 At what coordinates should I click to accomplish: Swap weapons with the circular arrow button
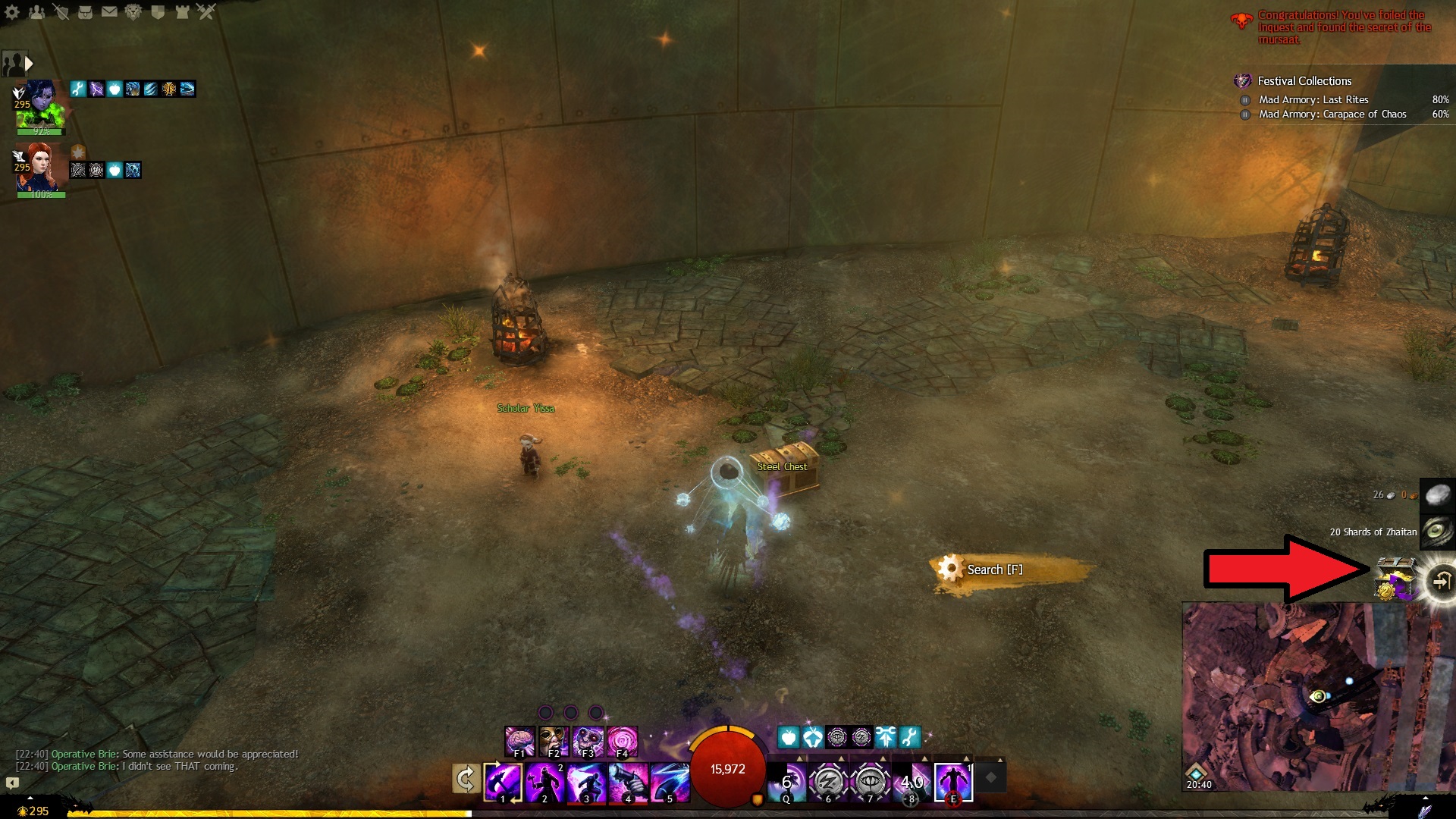[x=466, y=779]
